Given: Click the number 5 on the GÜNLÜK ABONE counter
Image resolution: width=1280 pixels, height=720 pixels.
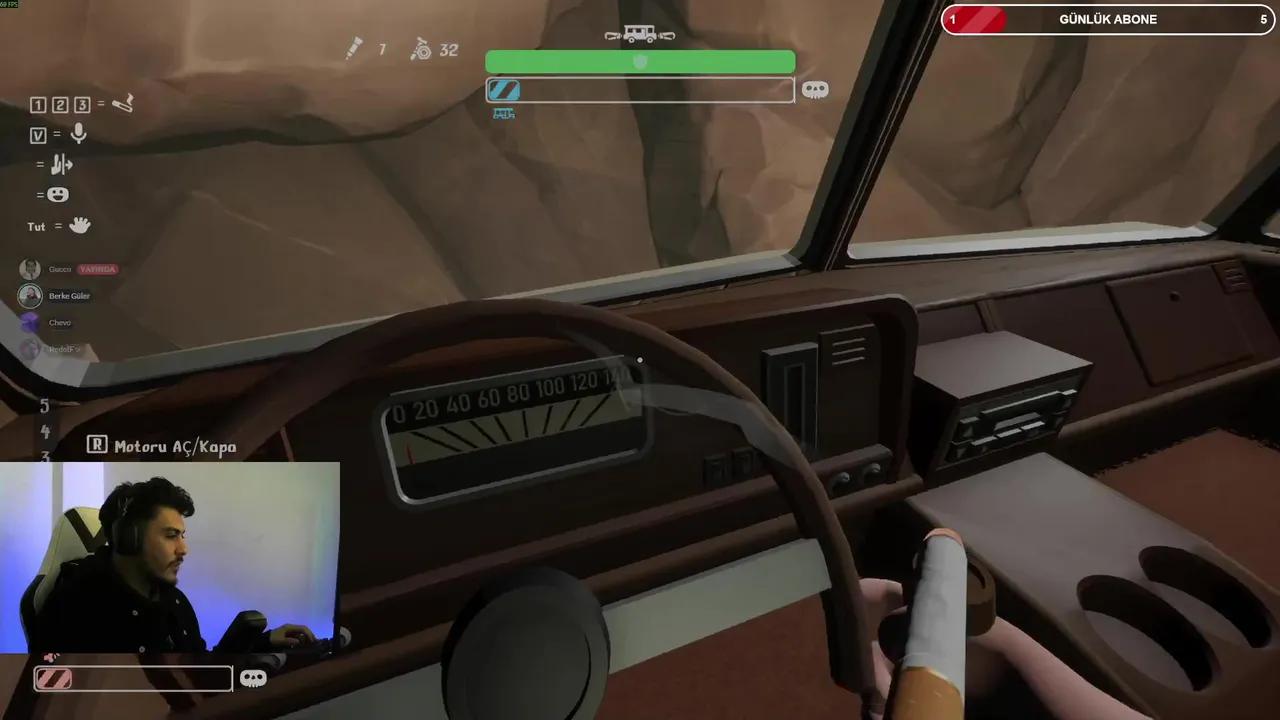Looking at the screenshot, I should (1263, 19).
